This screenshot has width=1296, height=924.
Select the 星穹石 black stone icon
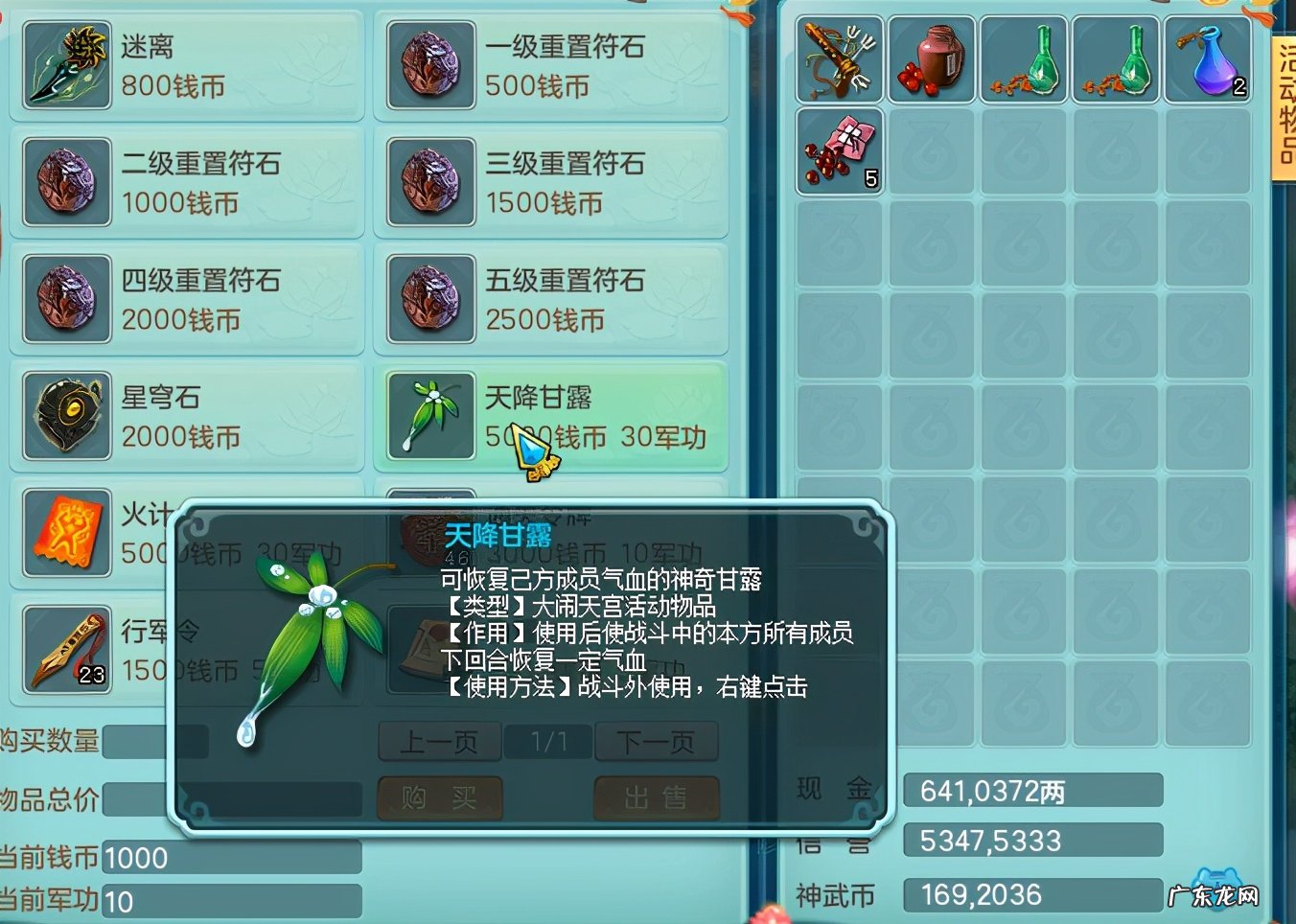65,417
